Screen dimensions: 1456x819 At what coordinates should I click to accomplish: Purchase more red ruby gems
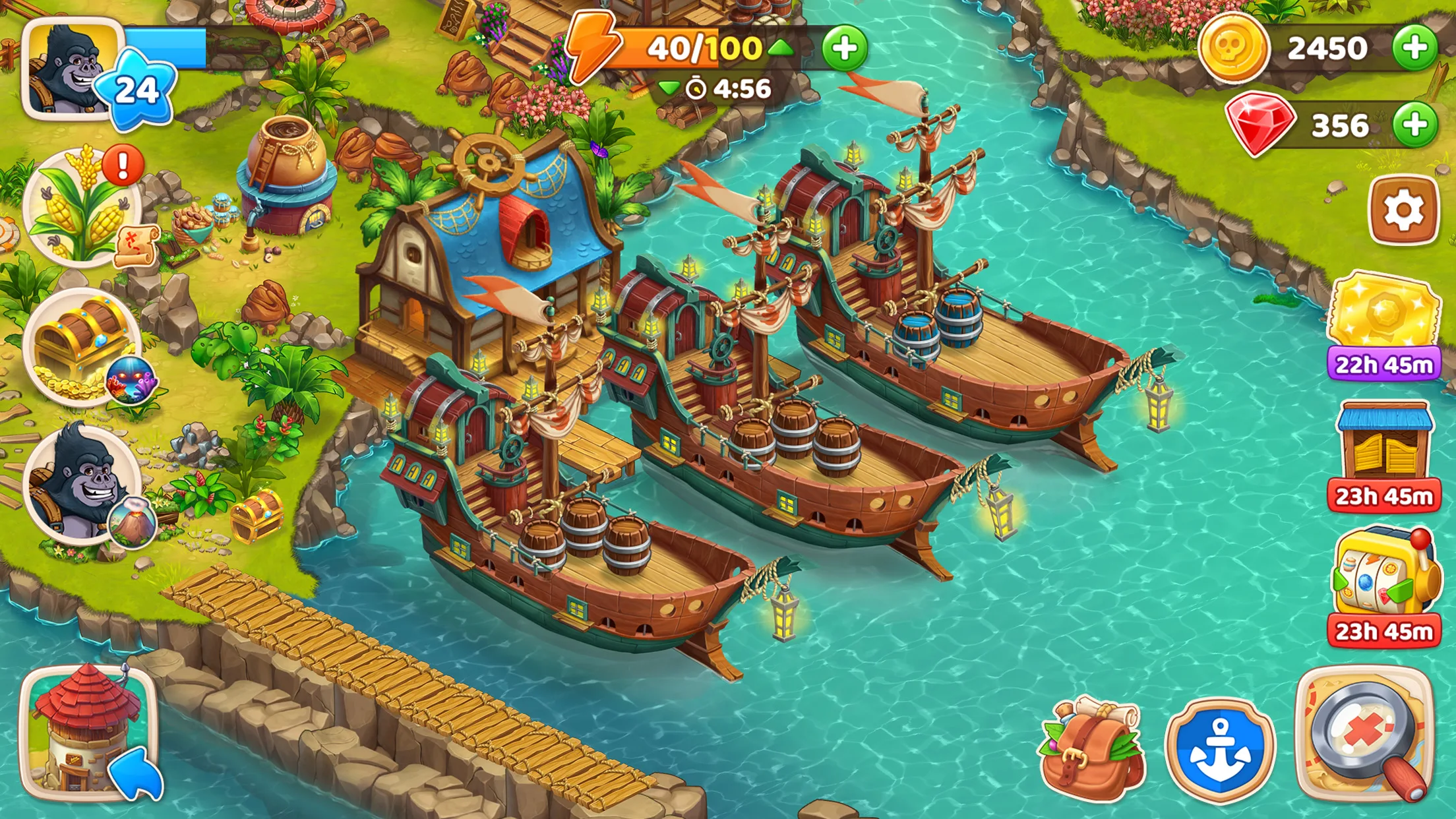coord(1414,125)
